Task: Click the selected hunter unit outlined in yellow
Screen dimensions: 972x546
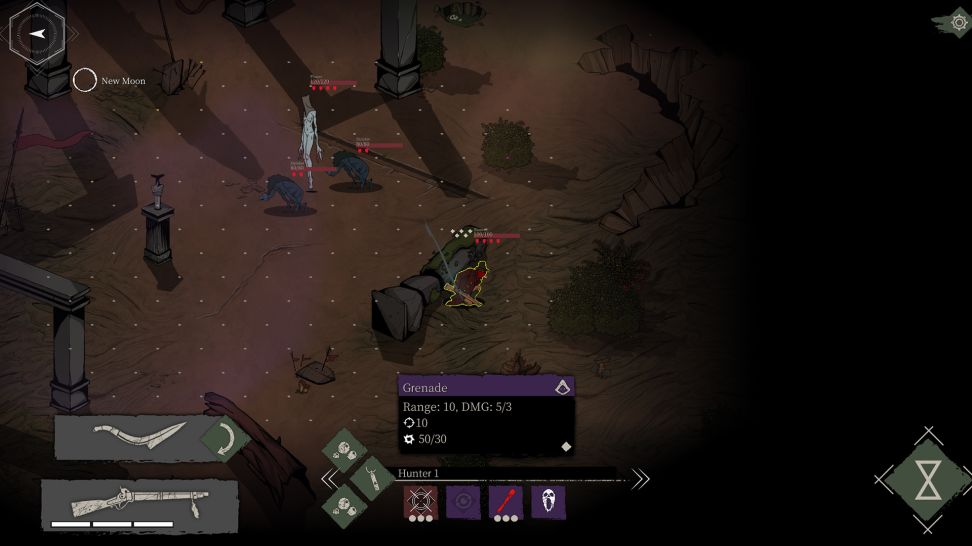Action: 467,285
